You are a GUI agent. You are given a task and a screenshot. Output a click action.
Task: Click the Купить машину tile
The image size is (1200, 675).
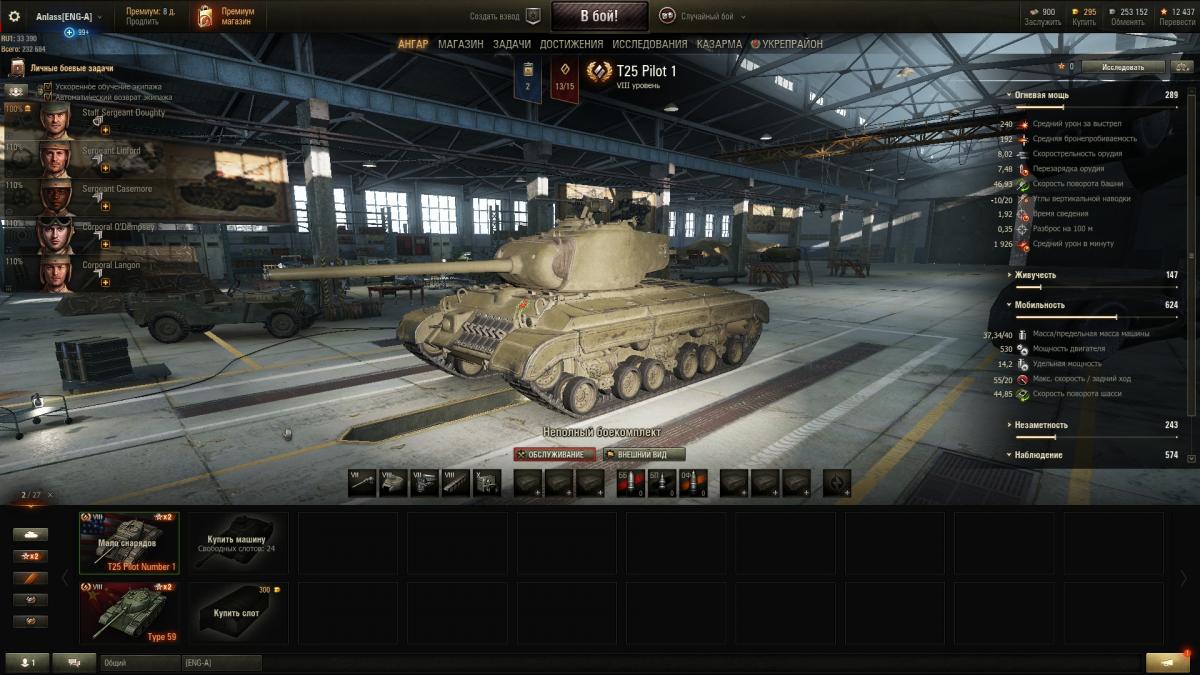pos(236,543)
